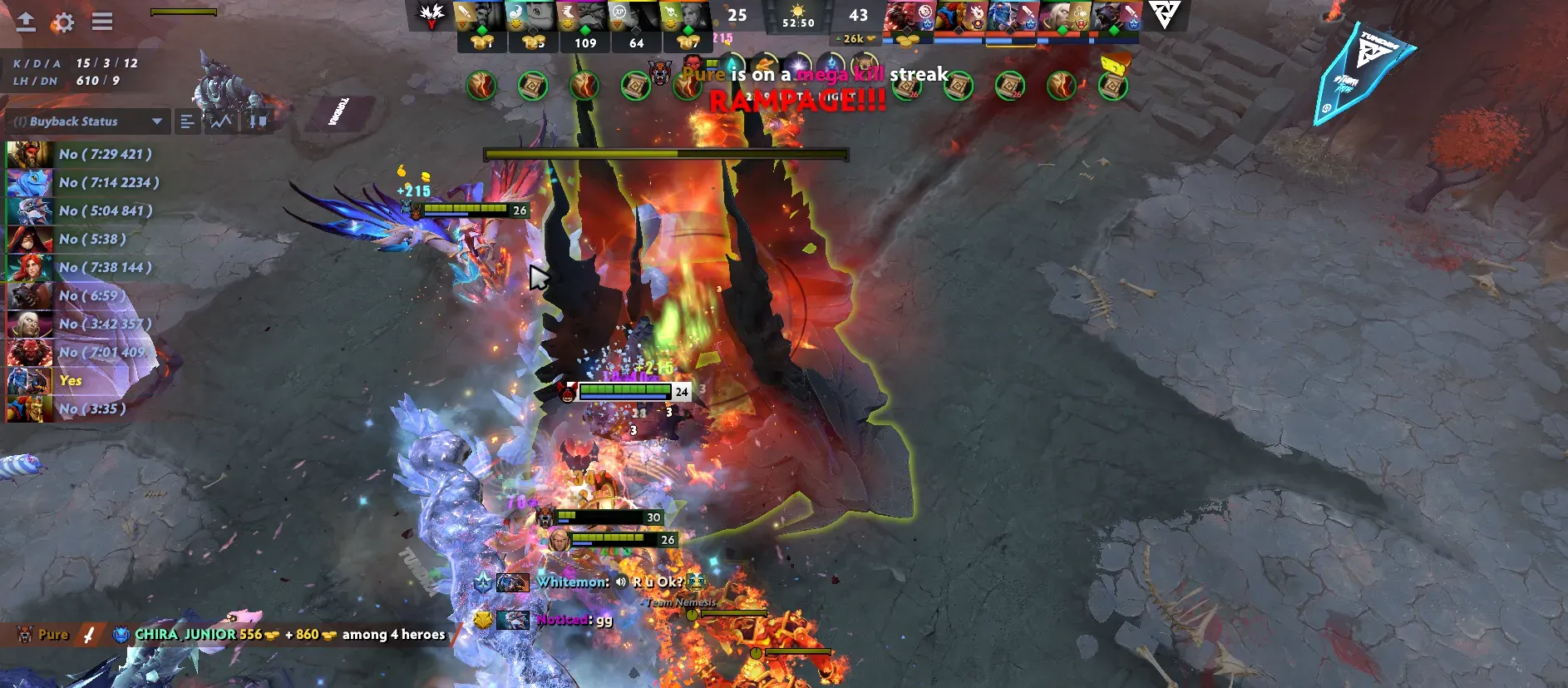Click Roshan's health bar at top center
Image resolution: width=1568 pixels, height=688 pixels.
tap(667, 155)
